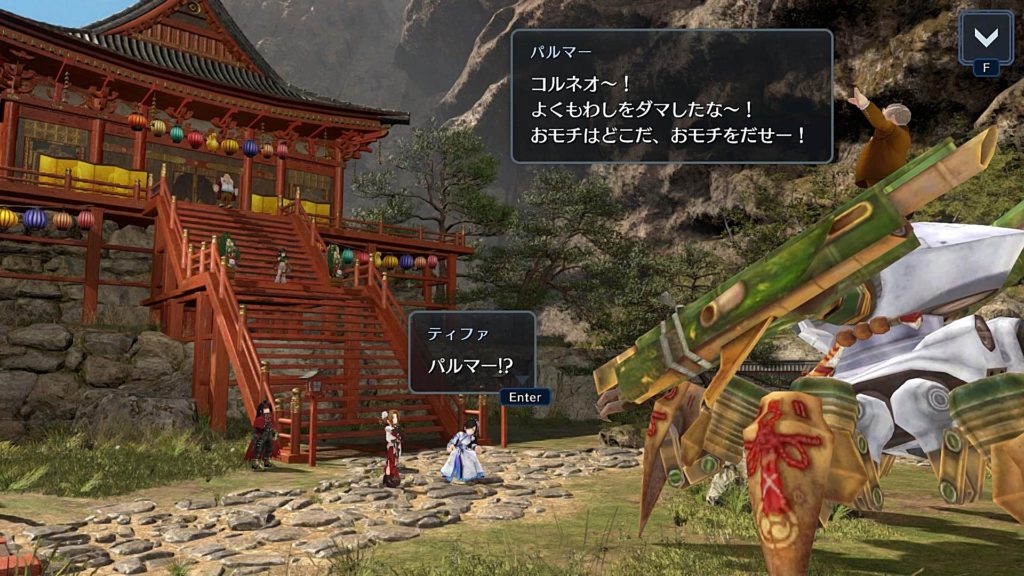Advance Tifa's dialogue box
The image size is (1024, 576).
tap(524, 397)
